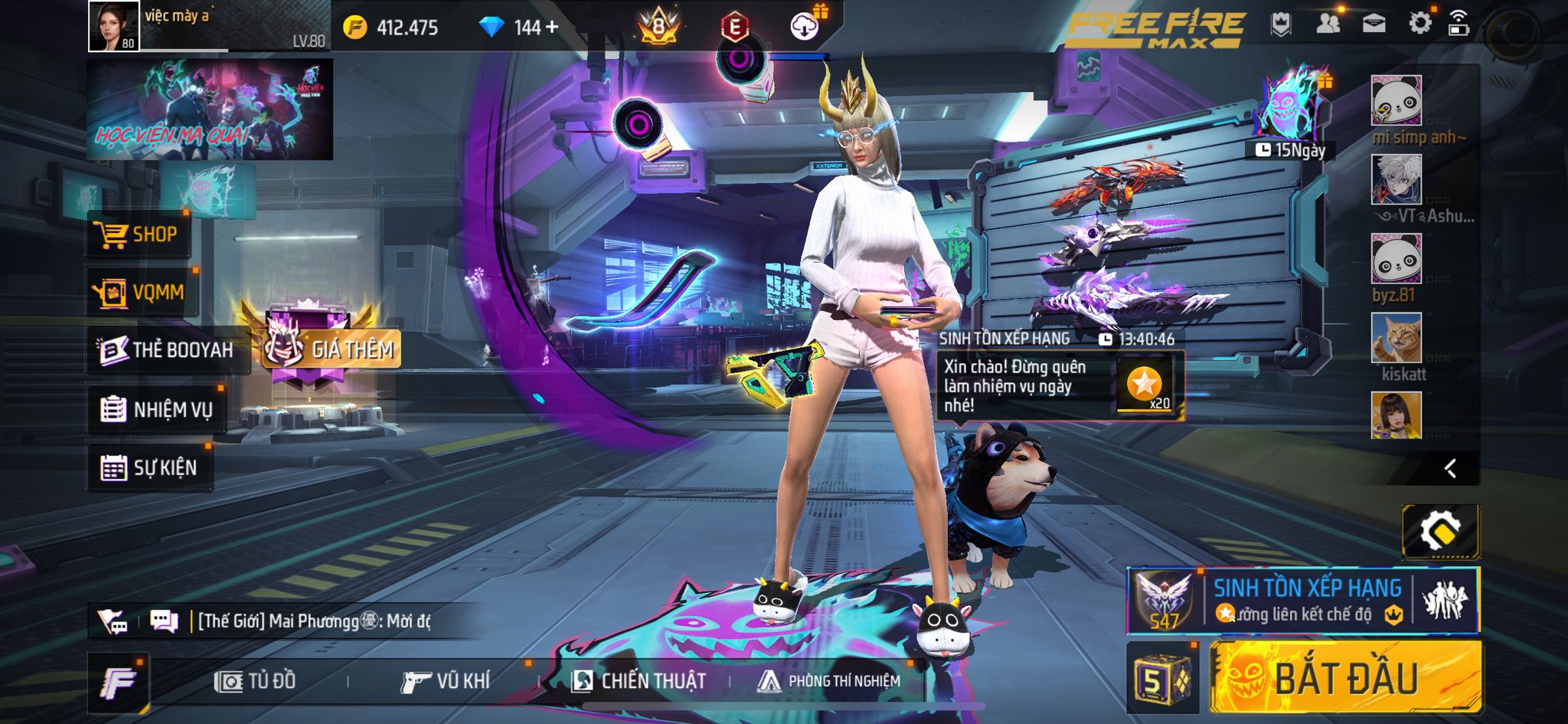Open the friends list icon
Image resolution: width=1568 pixels, height=724 pixels.
tap(1328, 24)
